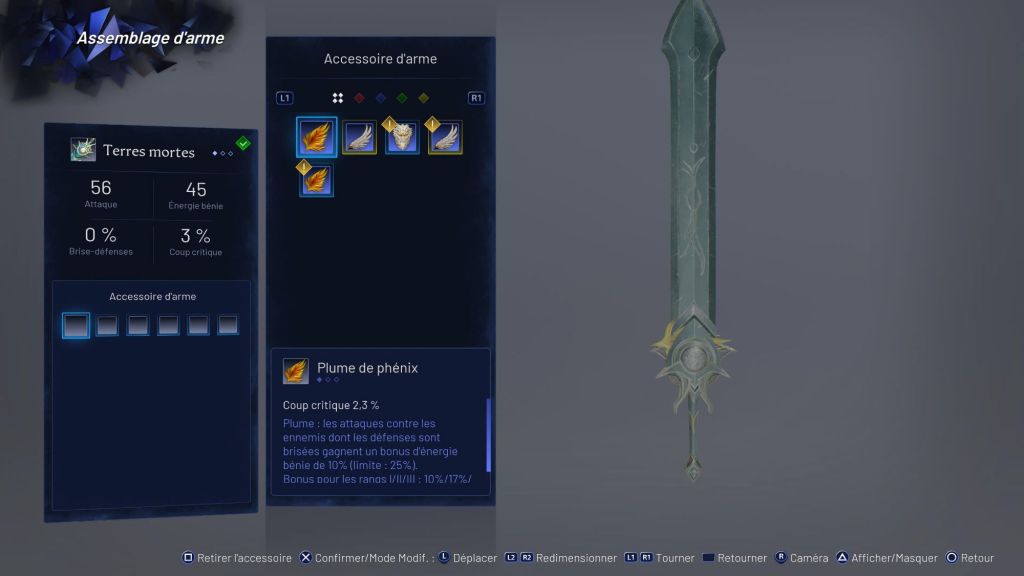Switch to the yellow diamond filter tab
Viewport: 1024px width, 576px height.
(x=423, y=98)
